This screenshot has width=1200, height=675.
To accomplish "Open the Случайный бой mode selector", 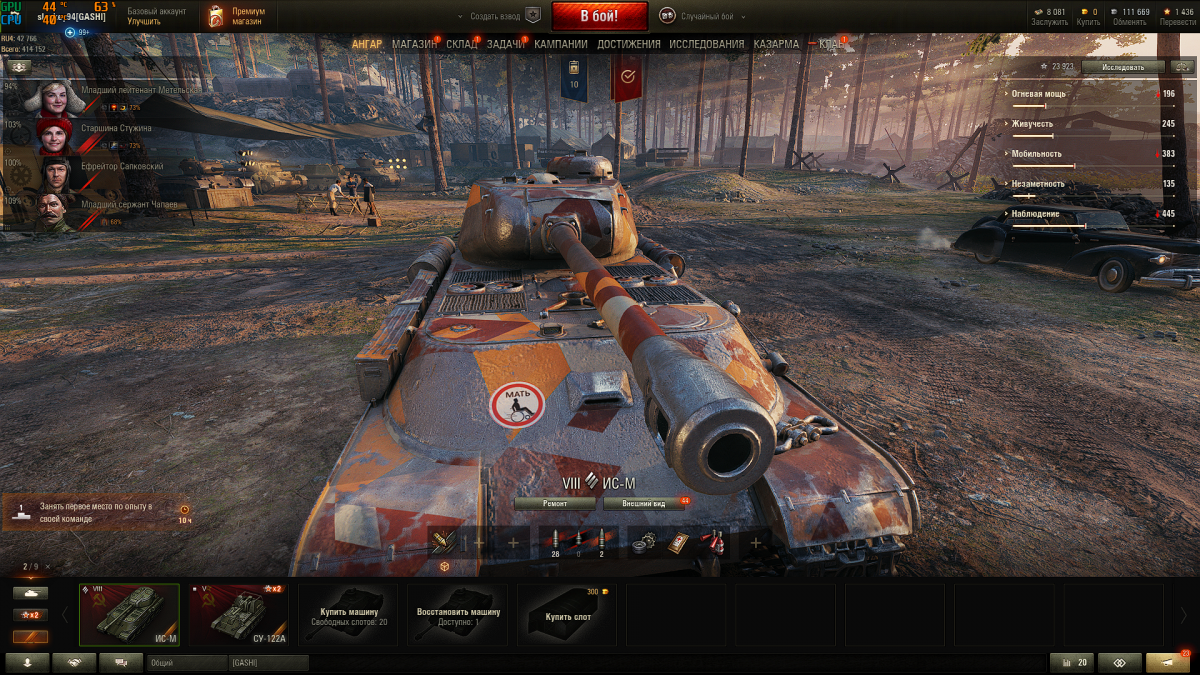I will click(x=706, y=16).
